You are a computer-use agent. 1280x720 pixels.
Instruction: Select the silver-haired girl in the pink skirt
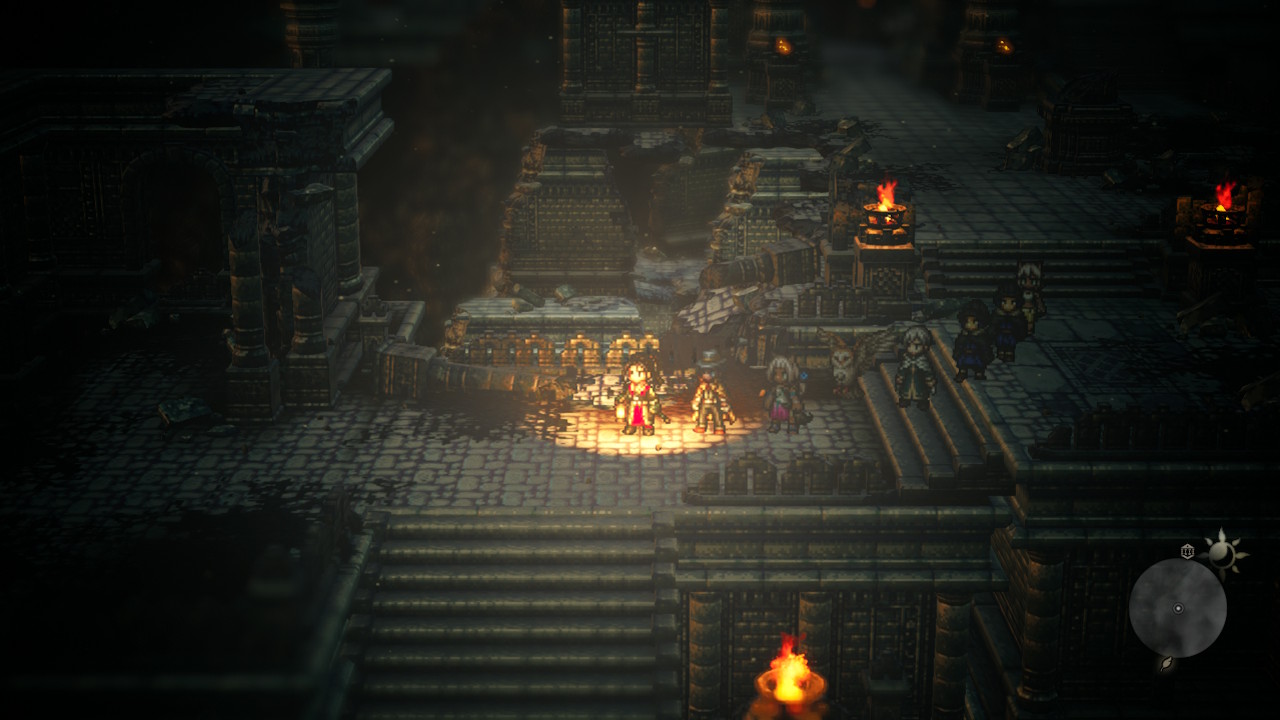(x=781, y=392)
